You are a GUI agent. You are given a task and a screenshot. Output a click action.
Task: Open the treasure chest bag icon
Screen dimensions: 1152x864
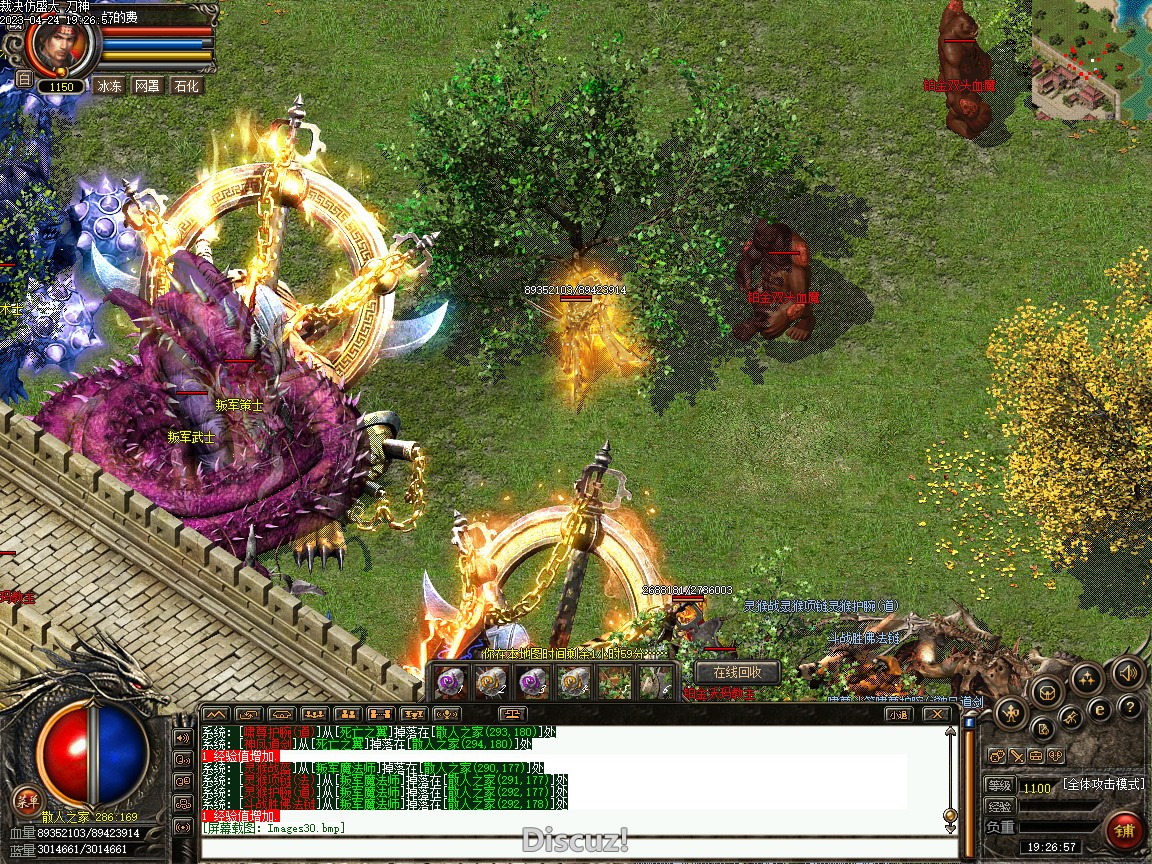[1047, 690]
